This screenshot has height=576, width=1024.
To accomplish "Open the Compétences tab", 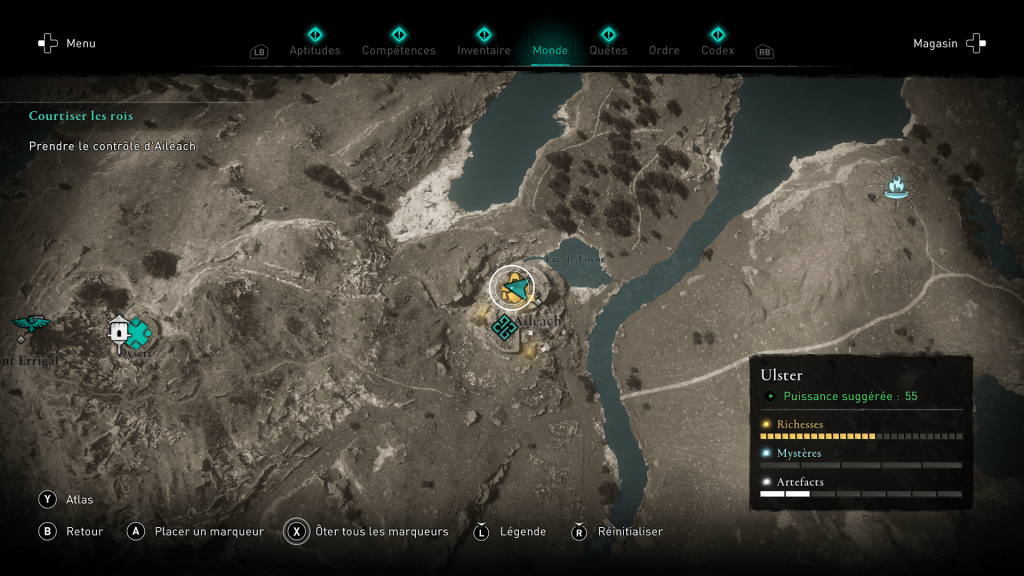I will (399, 50).
